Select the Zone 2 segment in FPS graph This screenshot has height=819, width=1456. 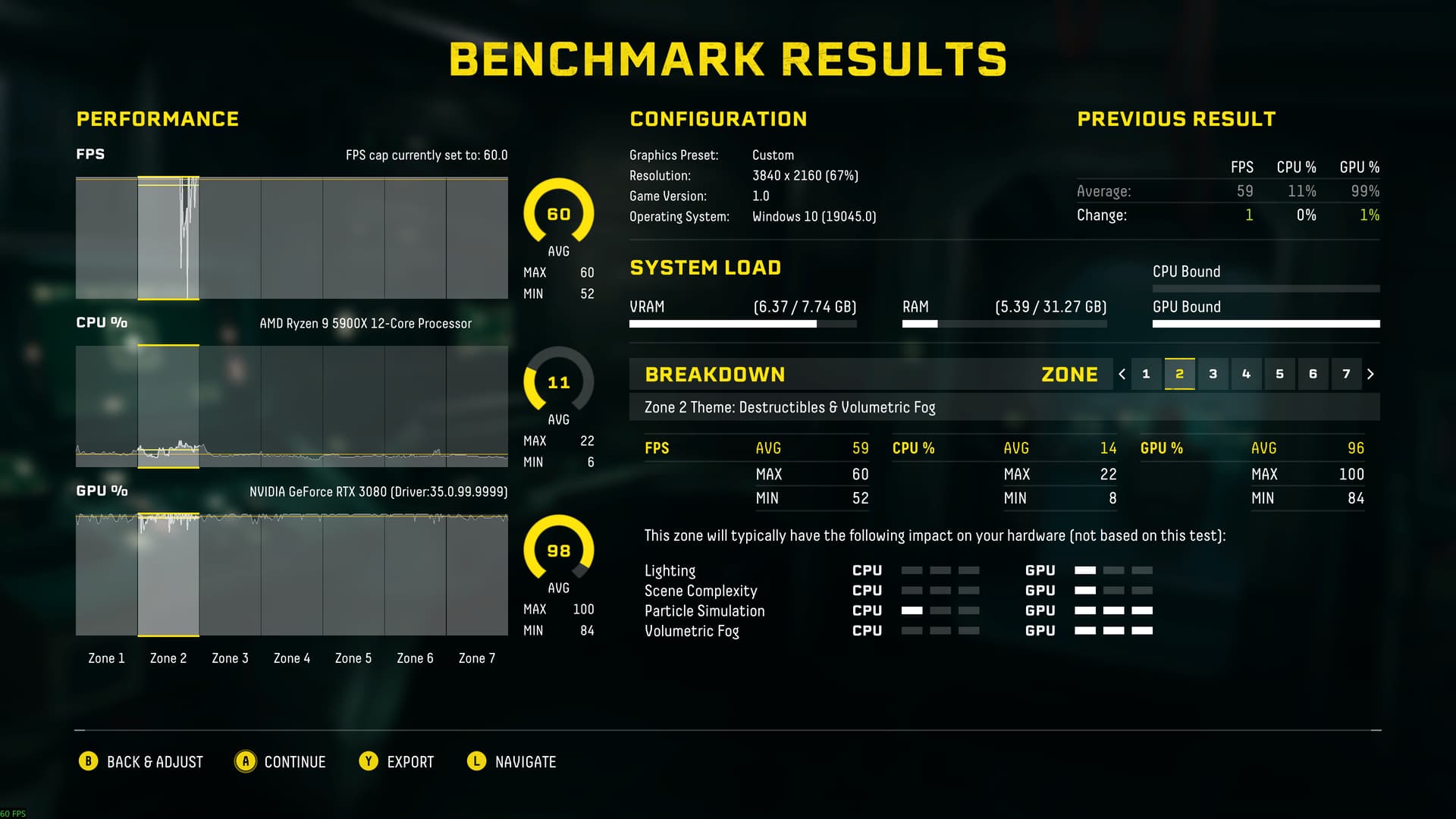pyautogui.click(x=168, y=238)
